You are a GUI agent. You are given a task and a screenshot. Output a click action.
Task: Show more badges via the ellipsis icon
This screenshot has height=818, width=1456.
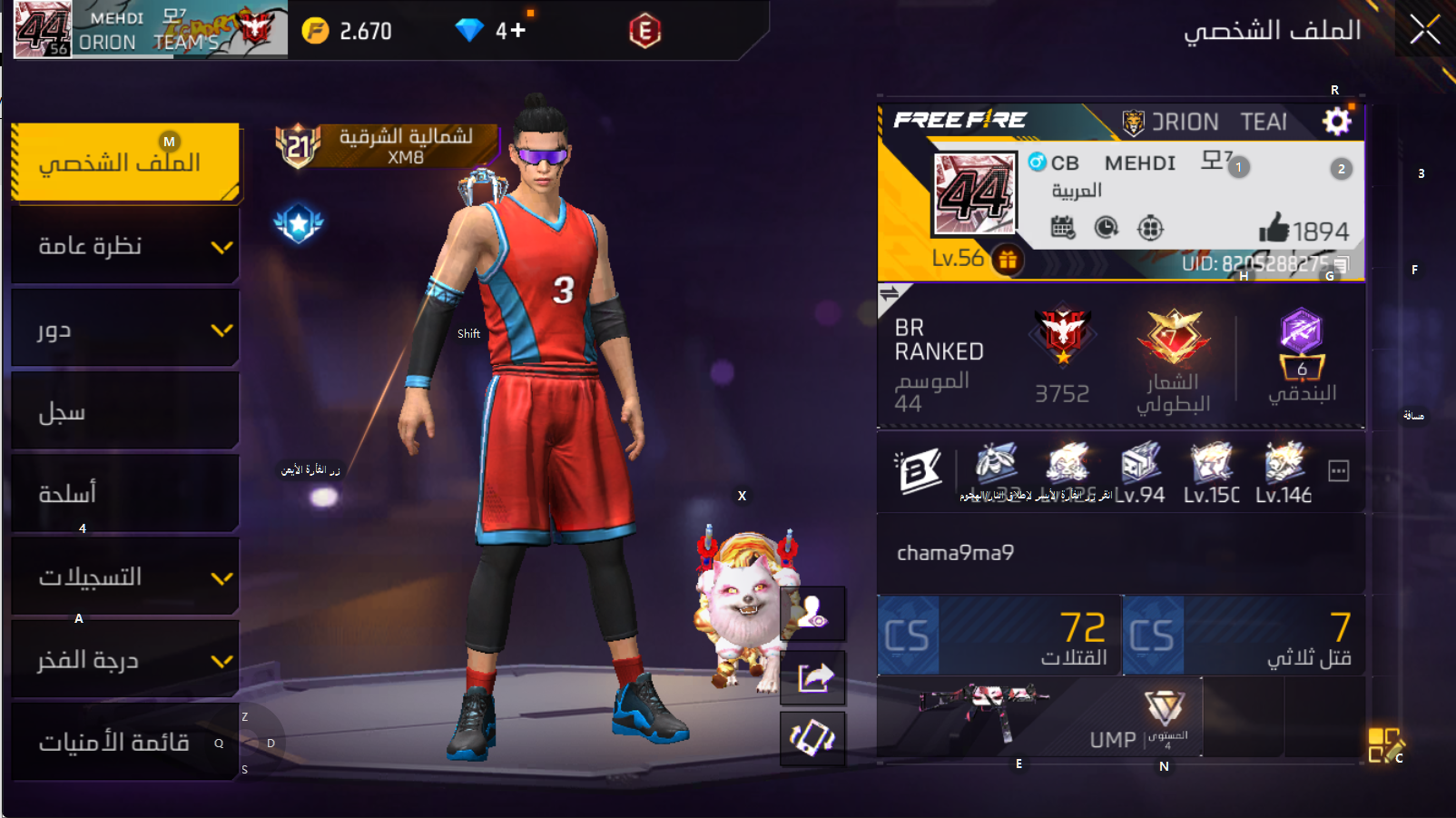tap(1338, 470)
